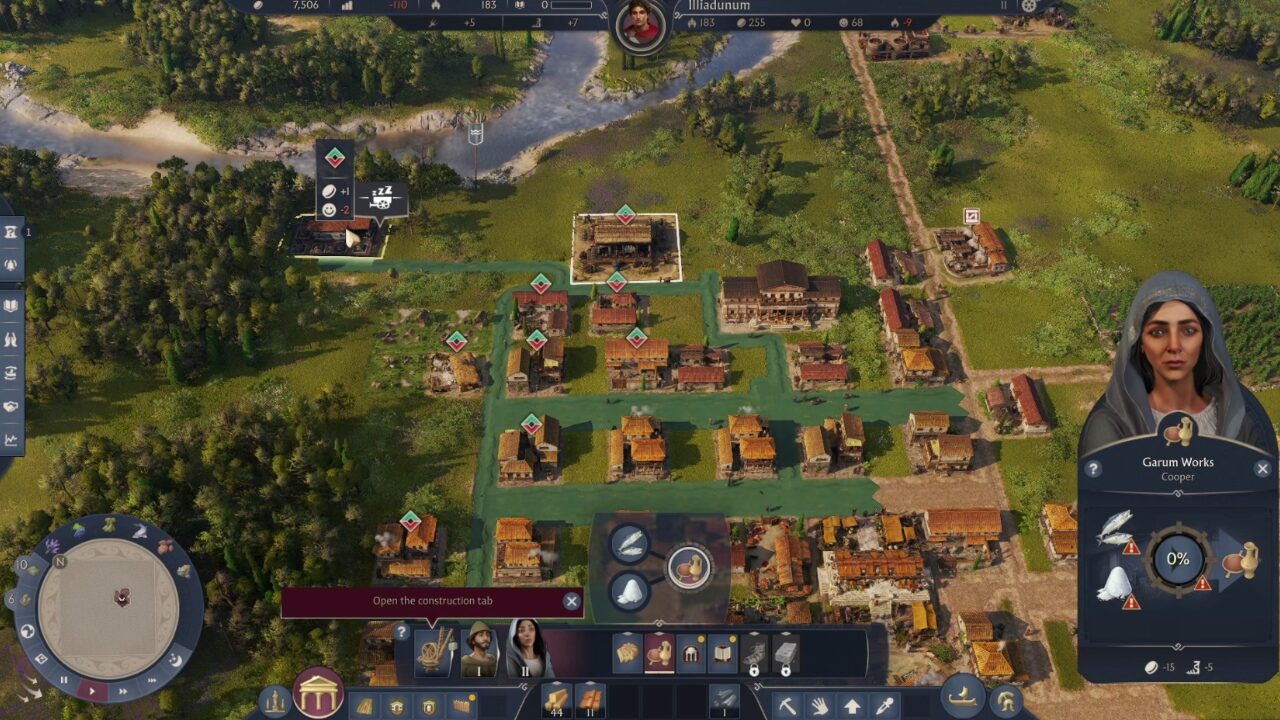
Task: Open the round temple building menu button
Action: pos(318,692)
